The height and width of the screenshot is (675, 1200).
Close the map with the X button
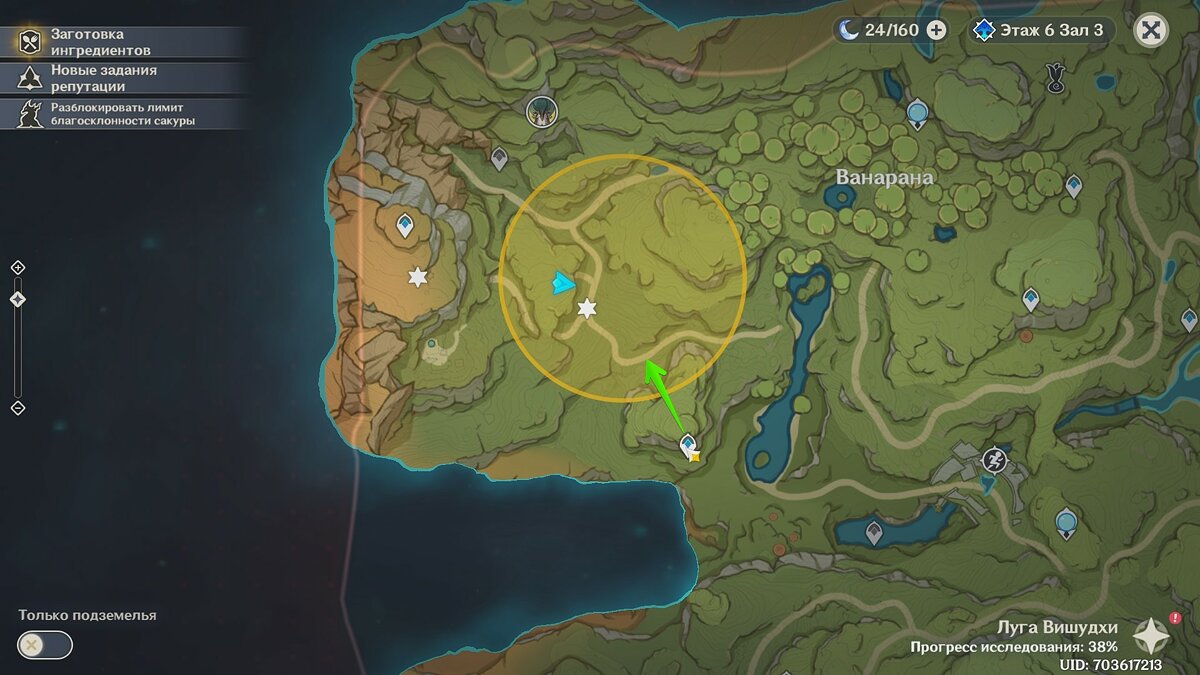click(x=1151, y=30)
